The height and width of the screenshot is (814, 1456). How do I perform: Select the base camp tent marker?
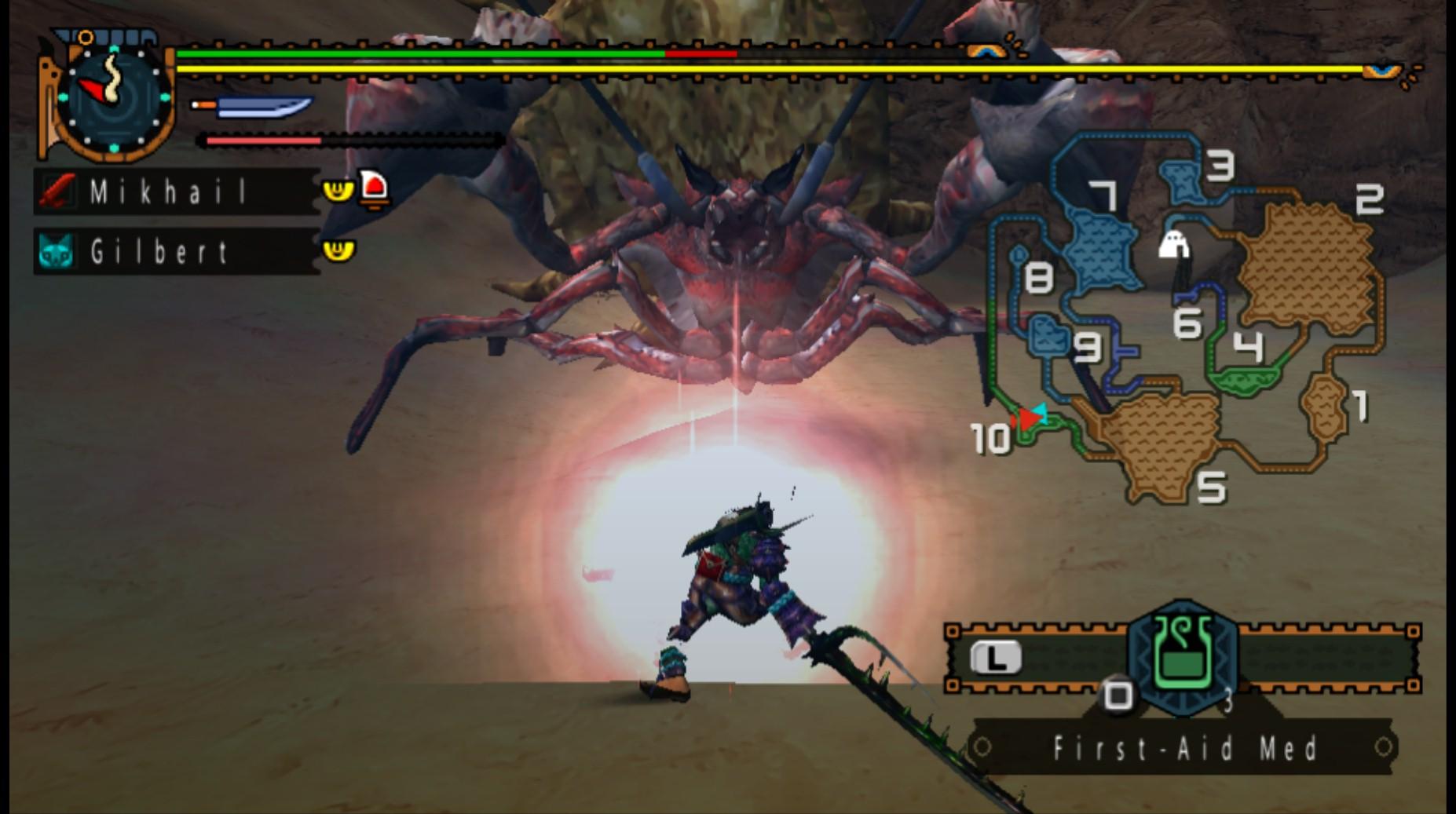pyautogui.click(x=1173, y=246)
